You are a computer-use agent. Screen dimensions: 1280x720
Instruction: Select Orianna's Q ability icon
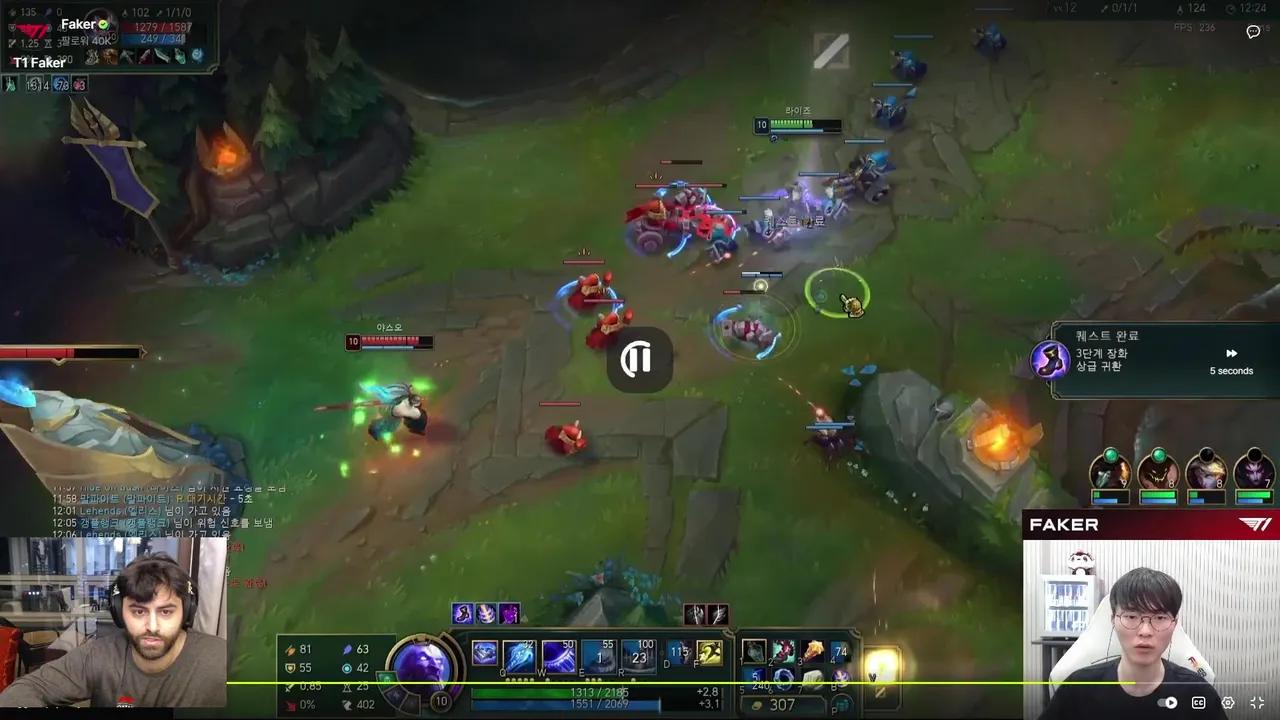[x=519, y=655]
